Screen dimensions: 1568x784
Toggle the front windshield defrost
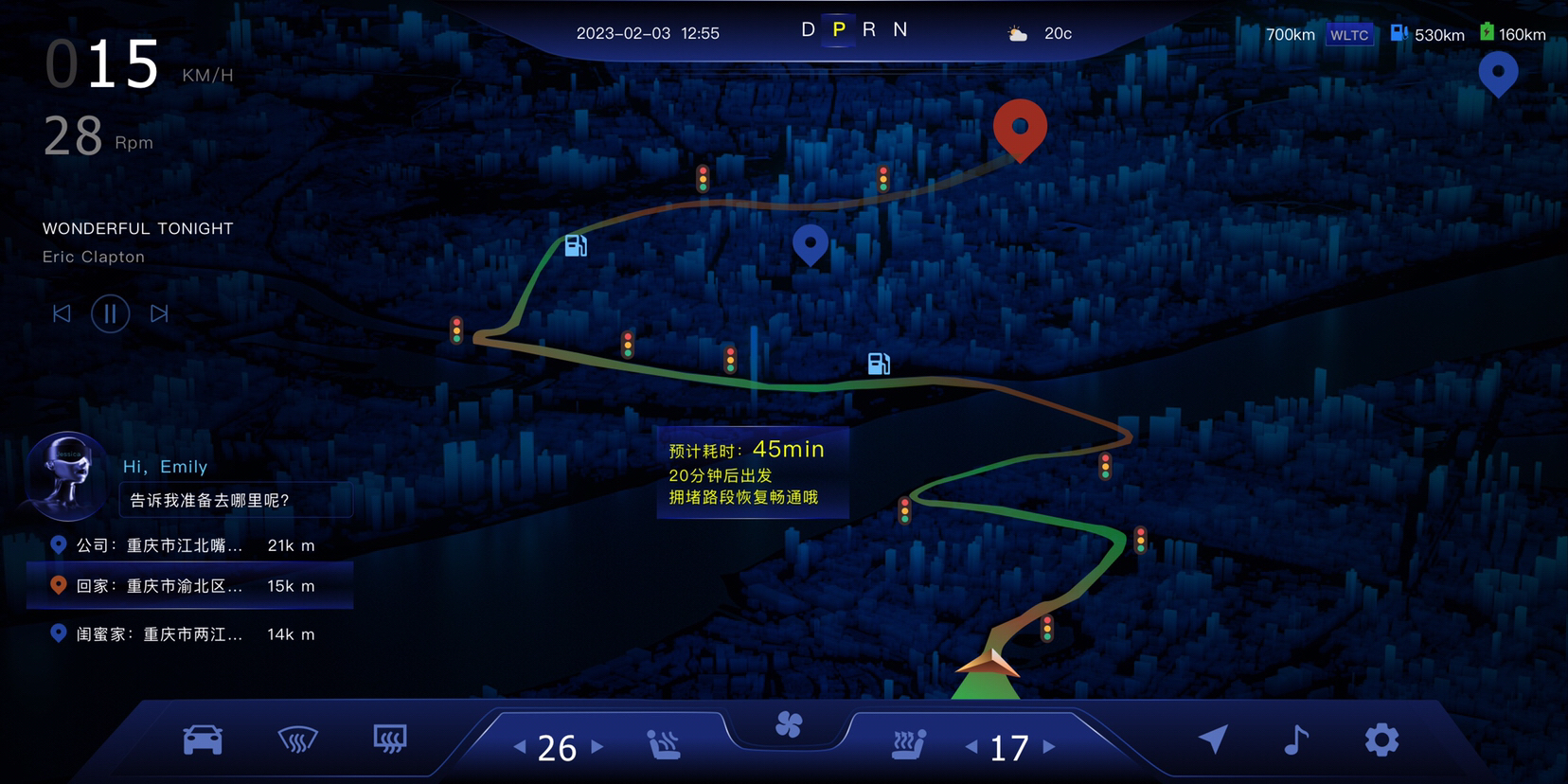coord(297,739)
